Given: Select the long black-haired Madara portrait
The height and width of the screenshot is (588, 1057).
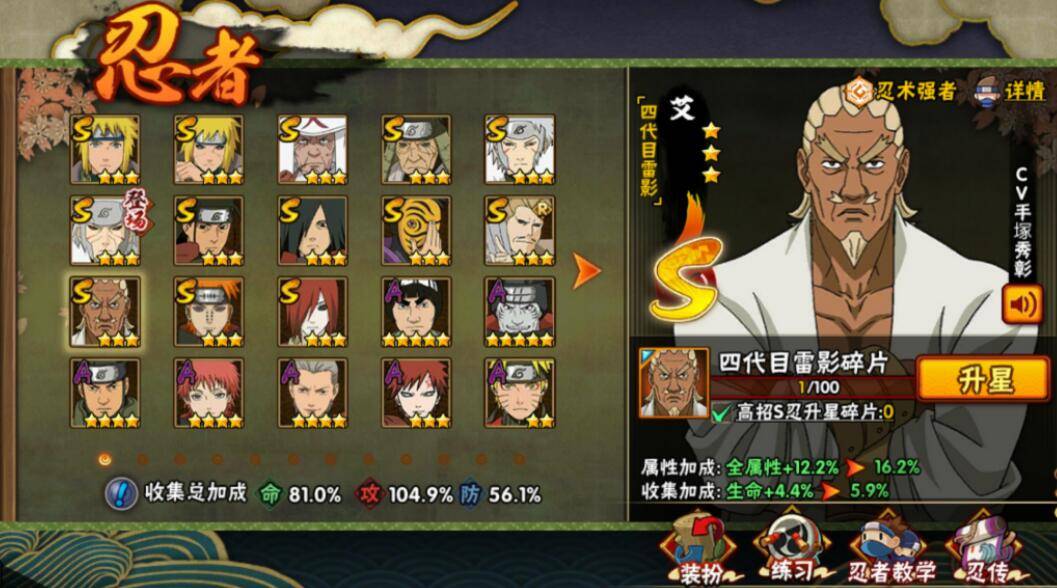Looking at the screenshot, I should point(313,230).
